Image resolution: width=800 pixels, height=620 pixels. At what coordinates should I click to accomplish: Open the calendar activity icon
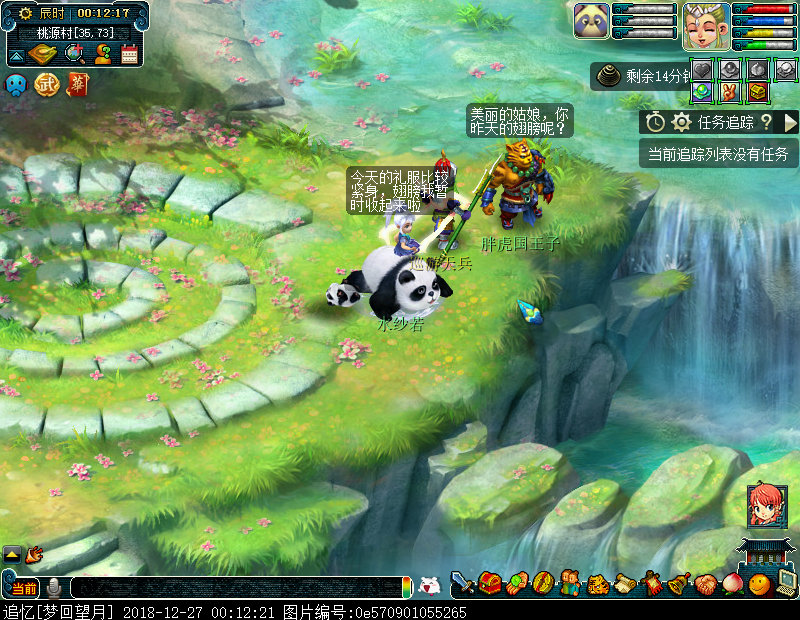tap(129, 54)
